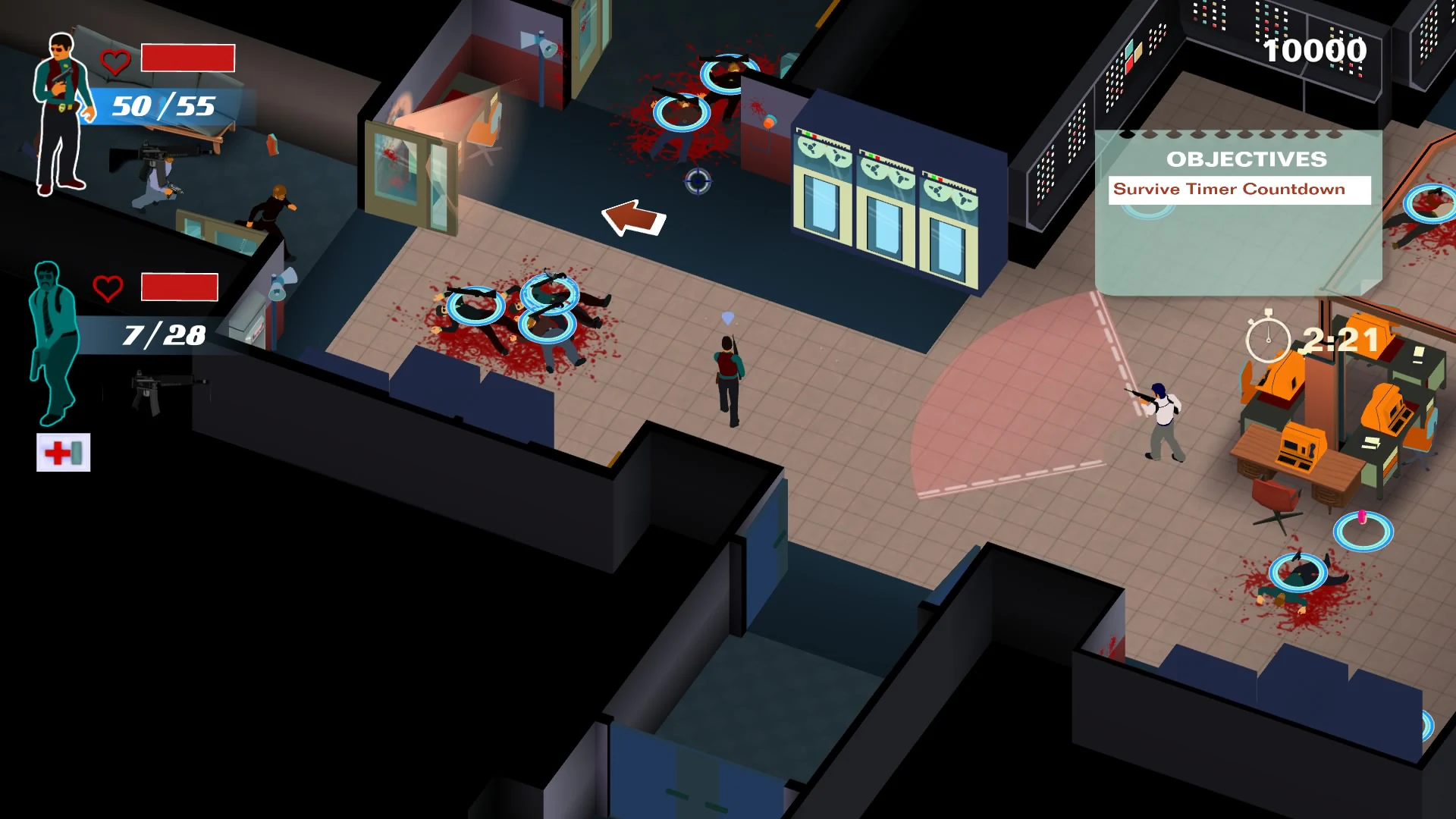
Task: Click the brown directional arrow indicator
Action: click(637, 218)
